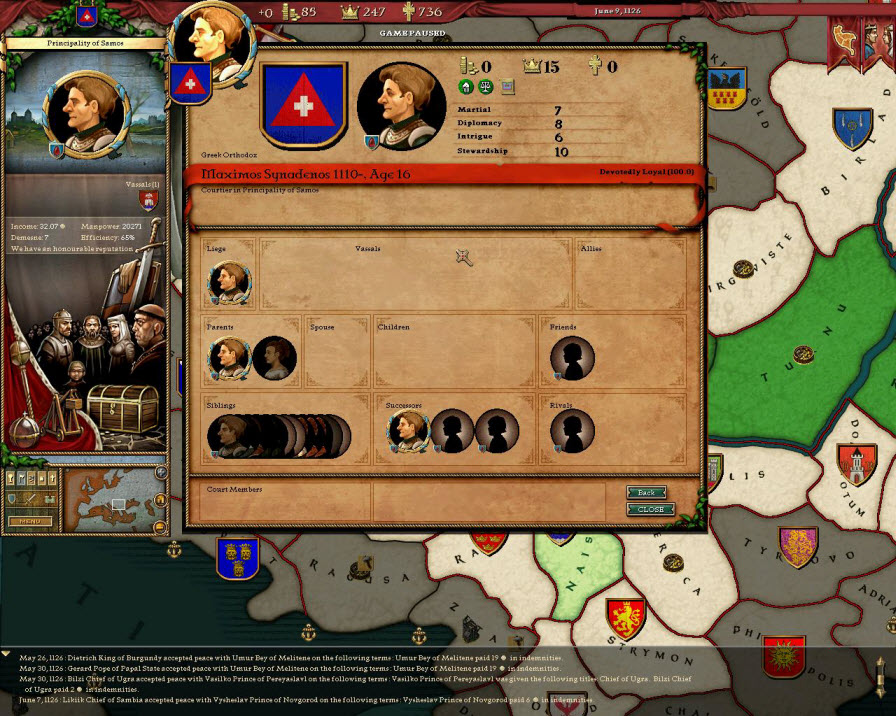Select the first successor portrait
The height and width of the screenshot is (716, 896).
(x=407, y=431)
